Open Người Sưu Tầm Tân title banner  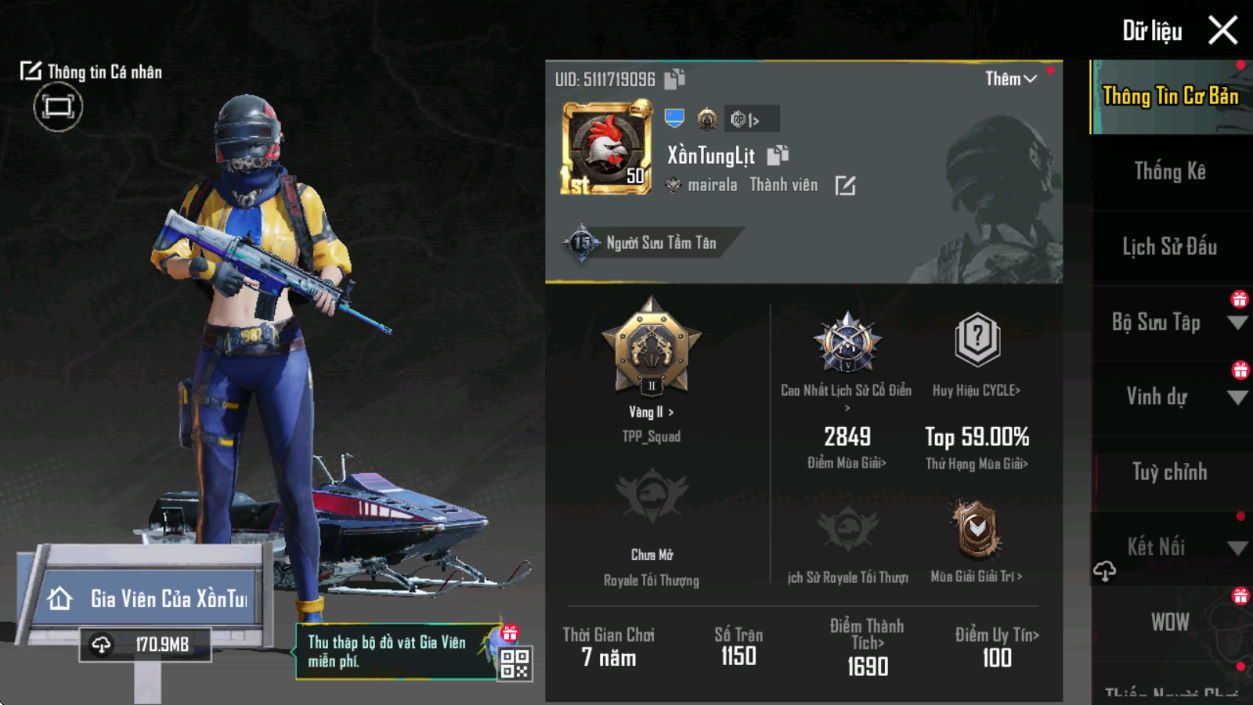click(x=650, y=243)
